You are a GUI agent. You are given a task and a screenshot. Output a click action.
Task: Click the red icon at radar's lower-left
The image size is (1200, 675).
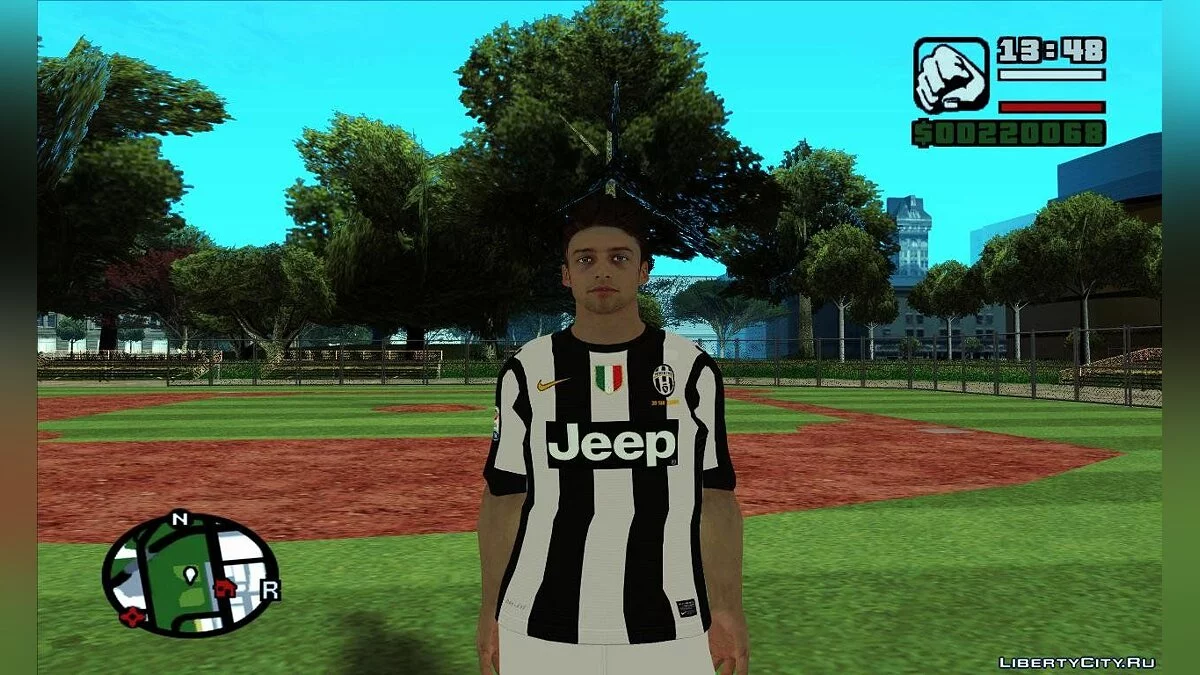pos(130,616)
